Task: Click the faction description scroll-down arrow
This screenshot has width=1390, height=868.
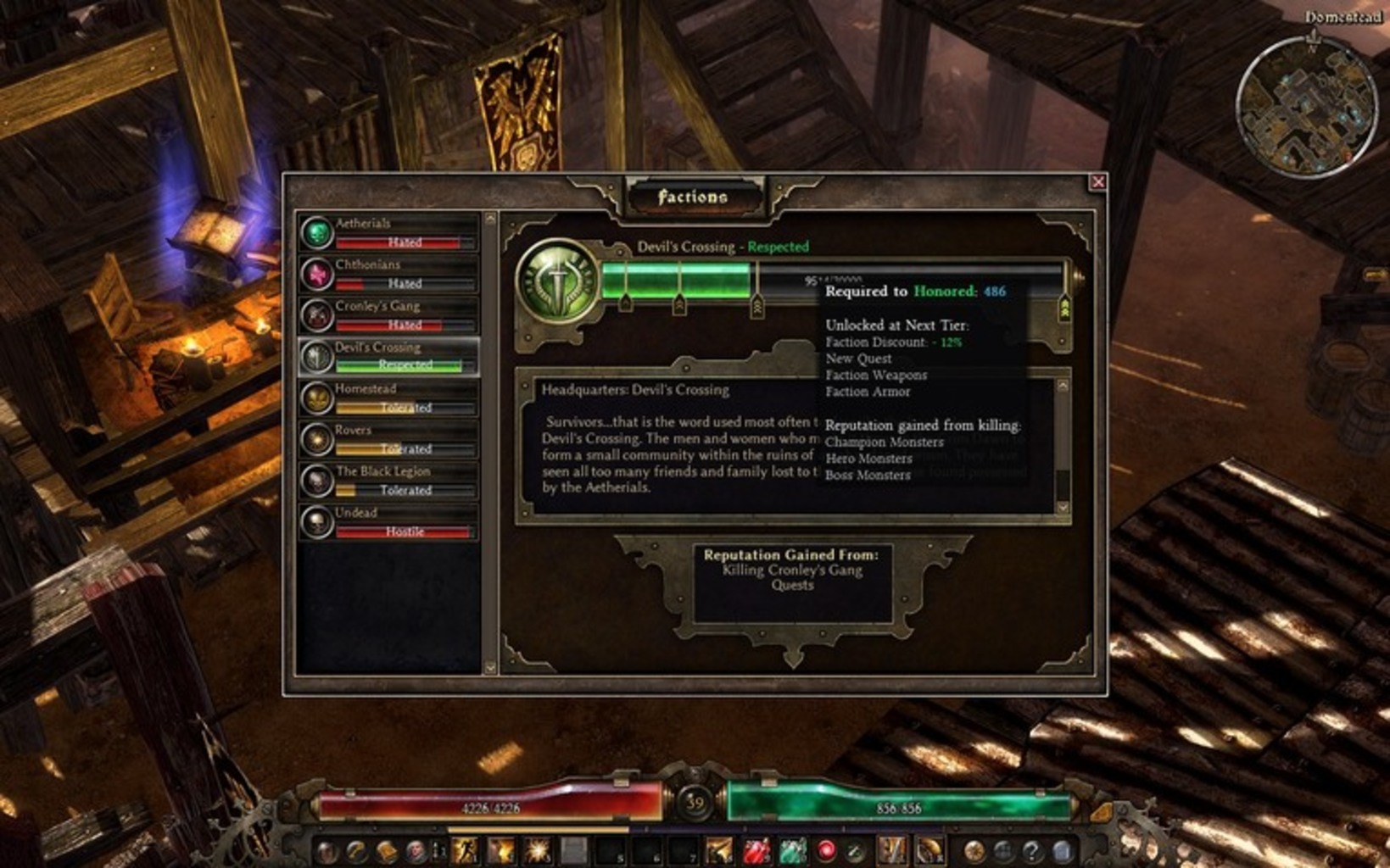Action: (x=1062, y=507)
